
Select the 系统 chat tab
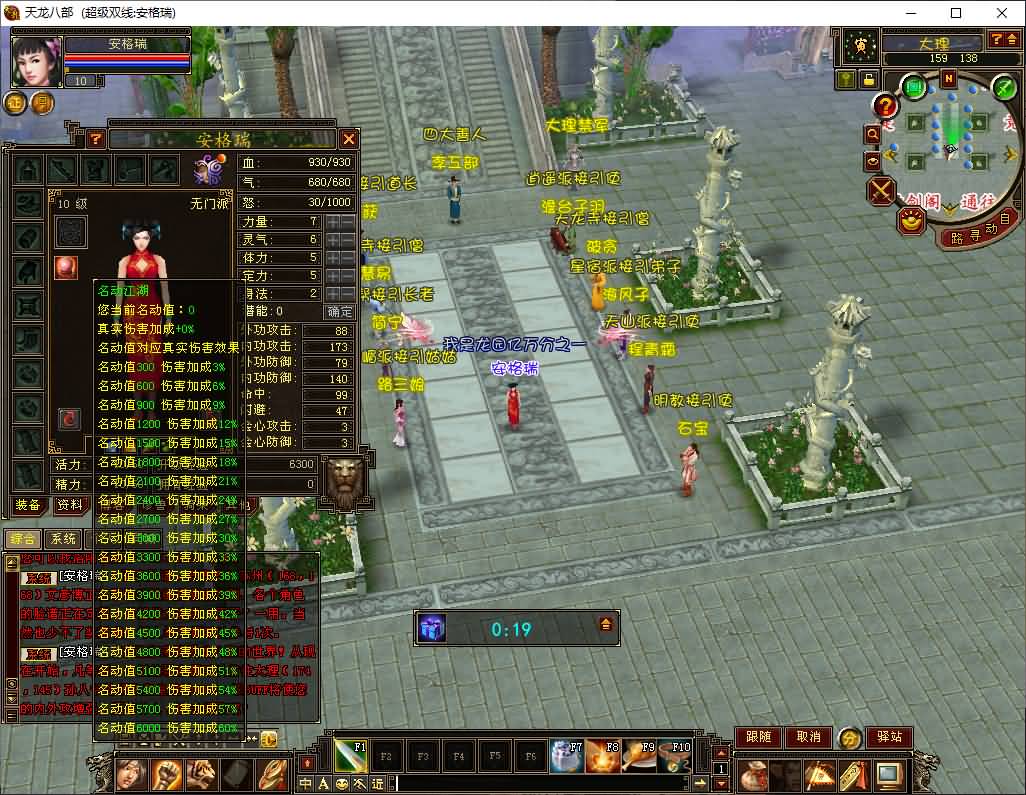coord(63,539)
